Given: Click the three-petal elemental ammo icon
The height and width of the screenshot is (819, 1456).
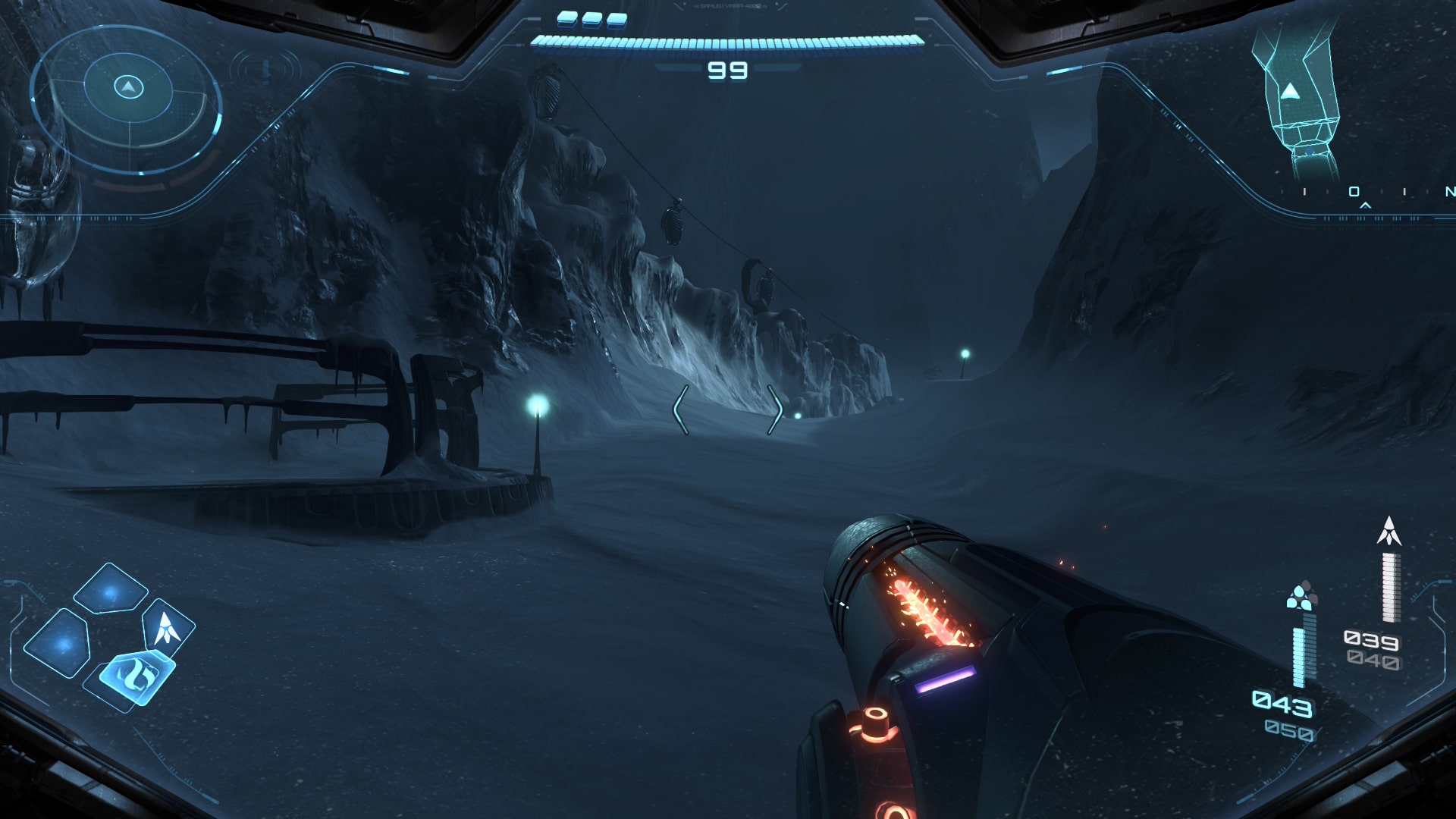Looking at the screenshot, I should point(1301,598).
